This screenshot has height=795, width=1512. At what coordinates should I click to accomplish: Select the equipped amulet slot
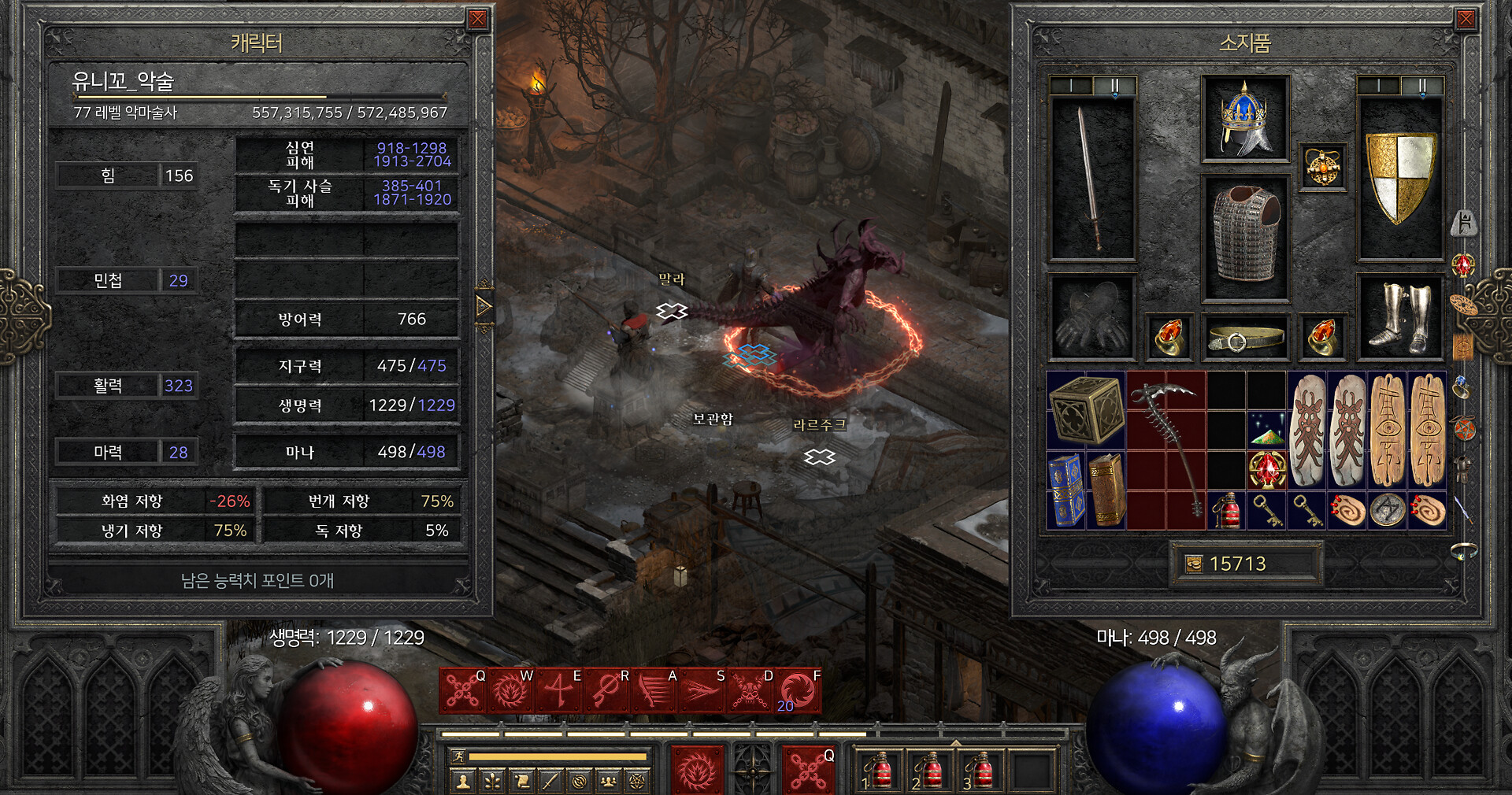coord(1322,167)
